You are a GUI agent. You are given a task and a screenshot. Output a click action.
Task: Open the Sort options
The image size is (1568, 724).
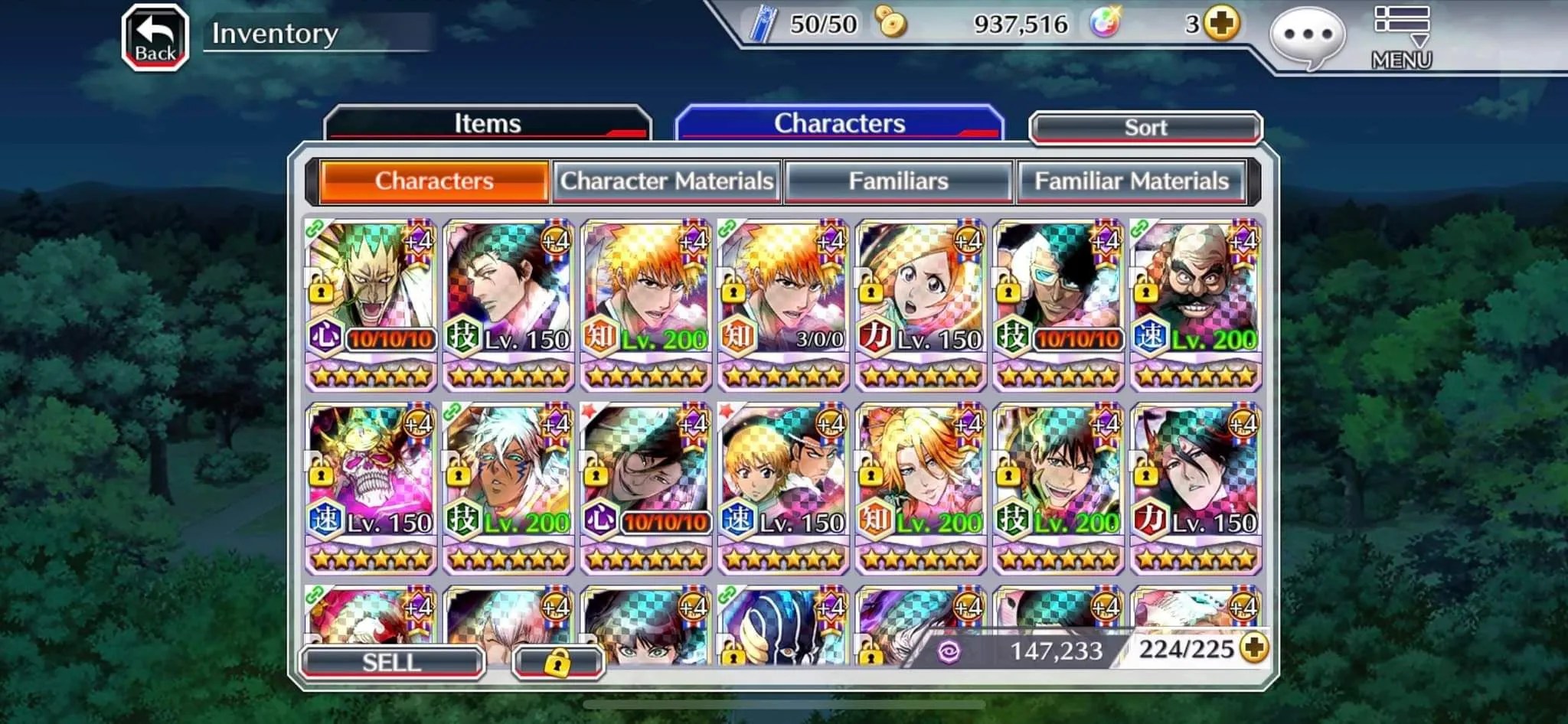point(1145,128)
